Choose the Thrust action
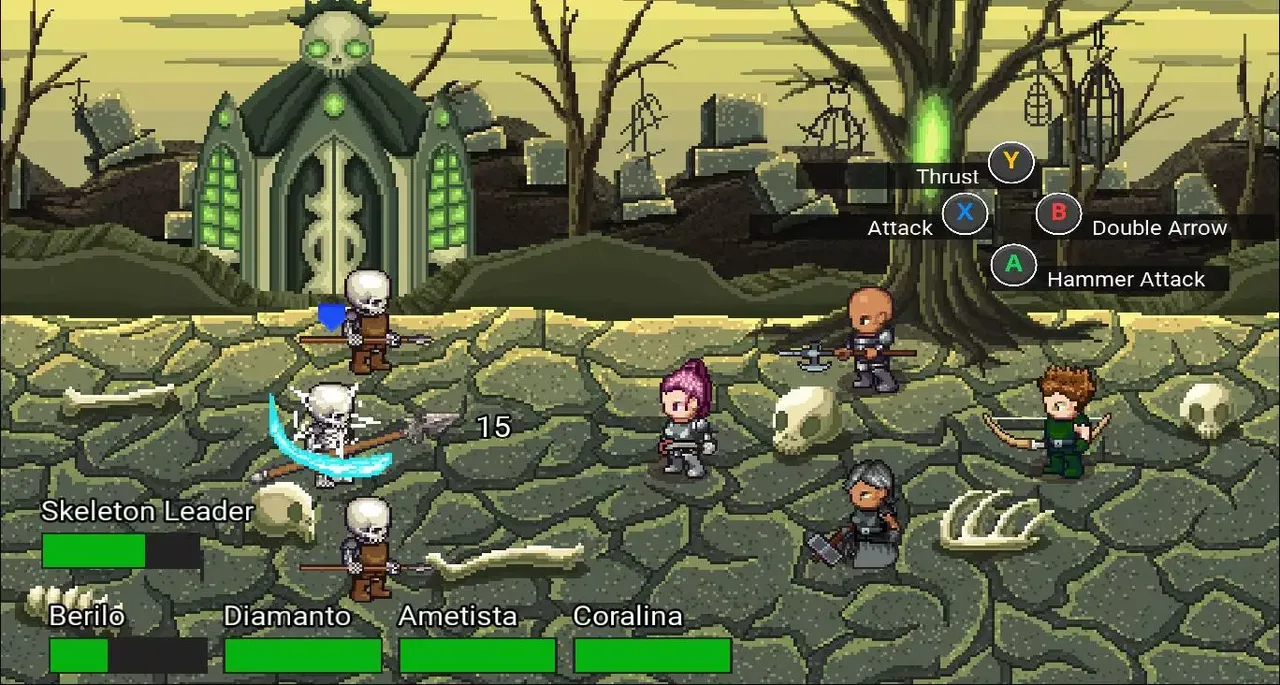This screenshot has height=685, width=1280. [1010, 162]
